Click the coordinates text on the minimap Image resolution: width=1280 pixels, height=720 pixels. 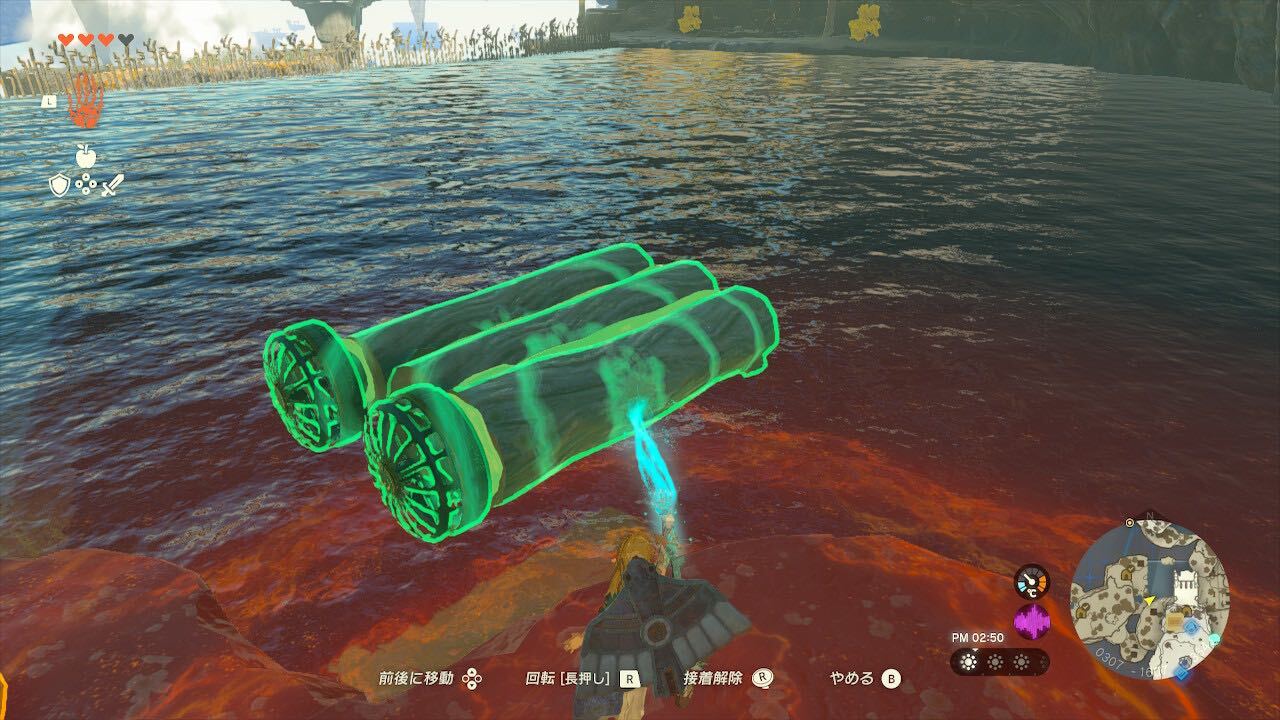click(x=1118, y=662)
